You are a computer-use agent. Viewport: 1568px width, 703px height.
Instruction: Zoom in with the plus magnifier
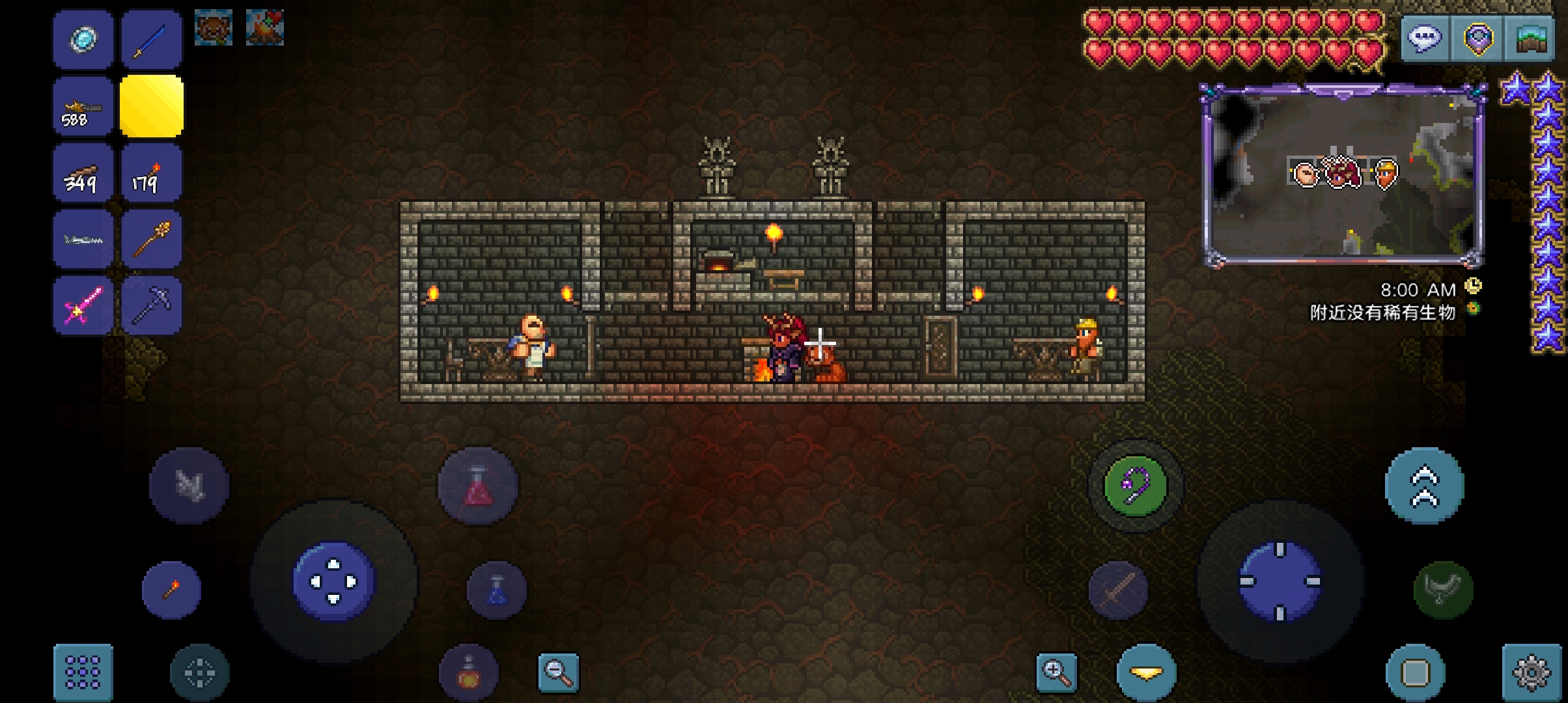[x=1056, y=672]
